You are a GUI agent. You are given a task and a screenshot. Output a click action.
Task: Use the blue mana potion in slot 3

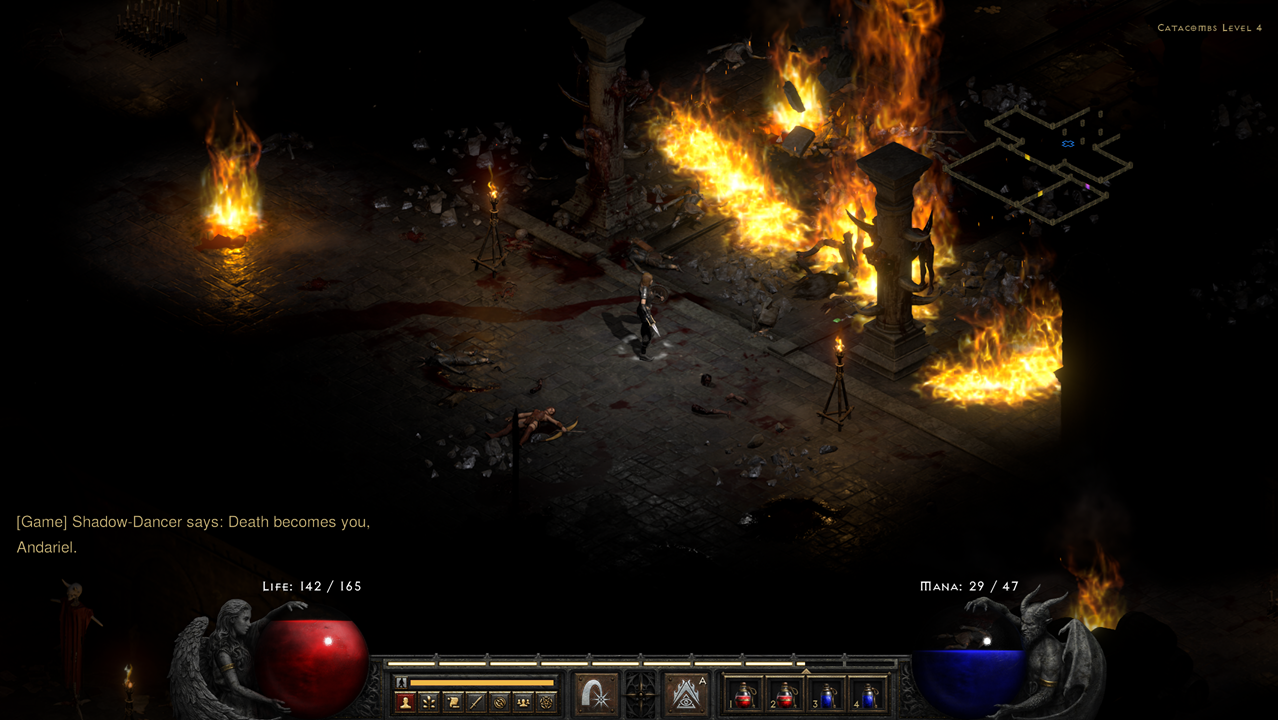click(x=827, y=694)
